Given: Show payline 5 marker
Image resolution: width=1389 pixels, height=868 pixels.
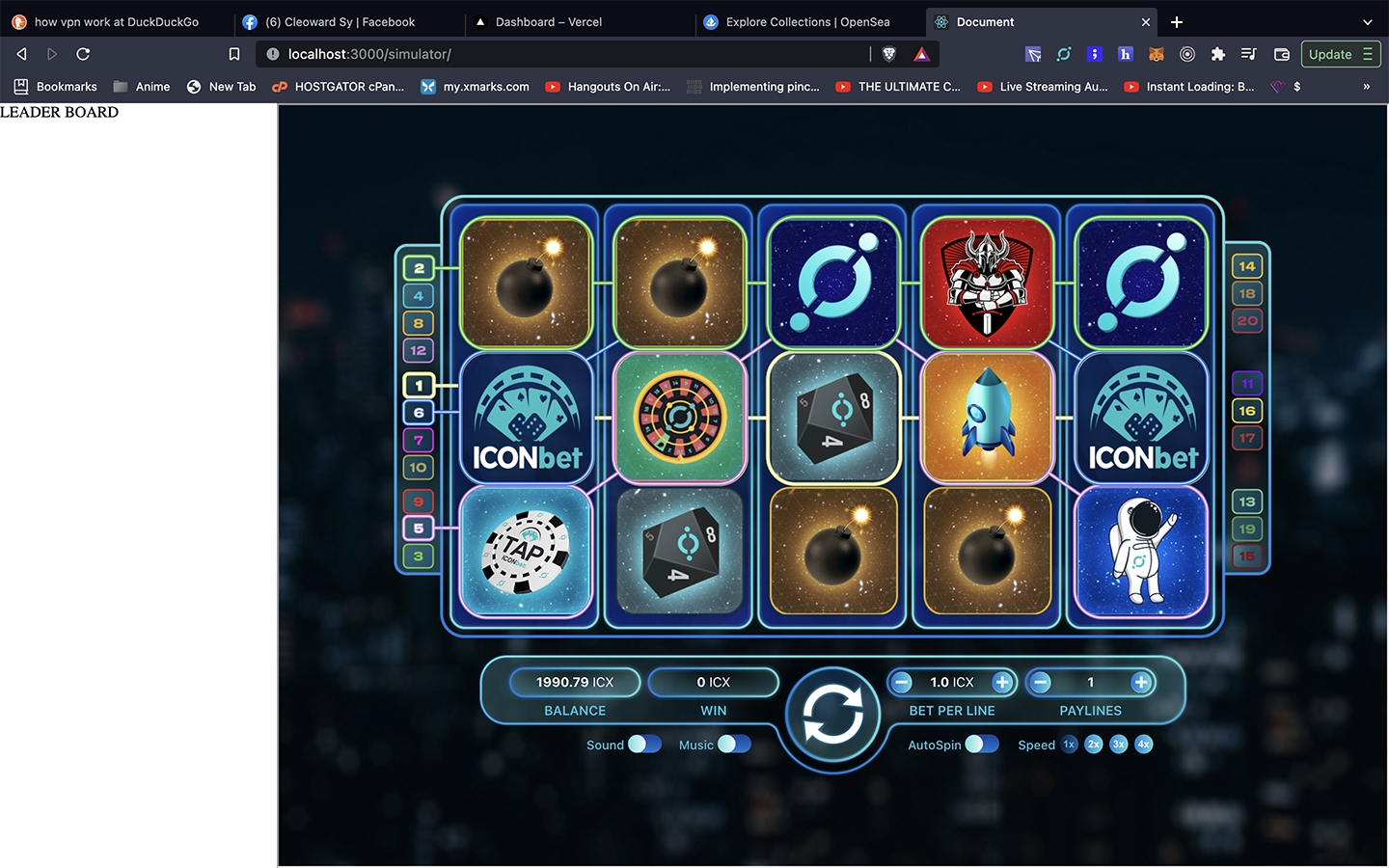Looking at the screenshot, I should [x=419, y=529].
